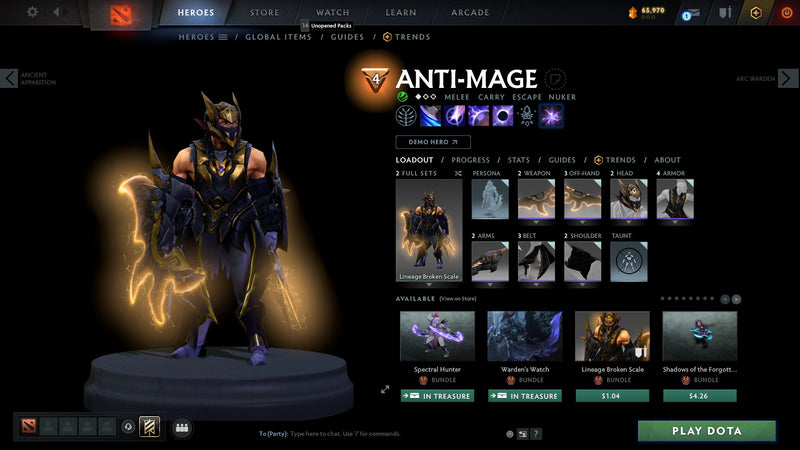The width and height of the screenshot is (800, 450).
Task: Switch to the Progress hero tab
Action: 470,160
